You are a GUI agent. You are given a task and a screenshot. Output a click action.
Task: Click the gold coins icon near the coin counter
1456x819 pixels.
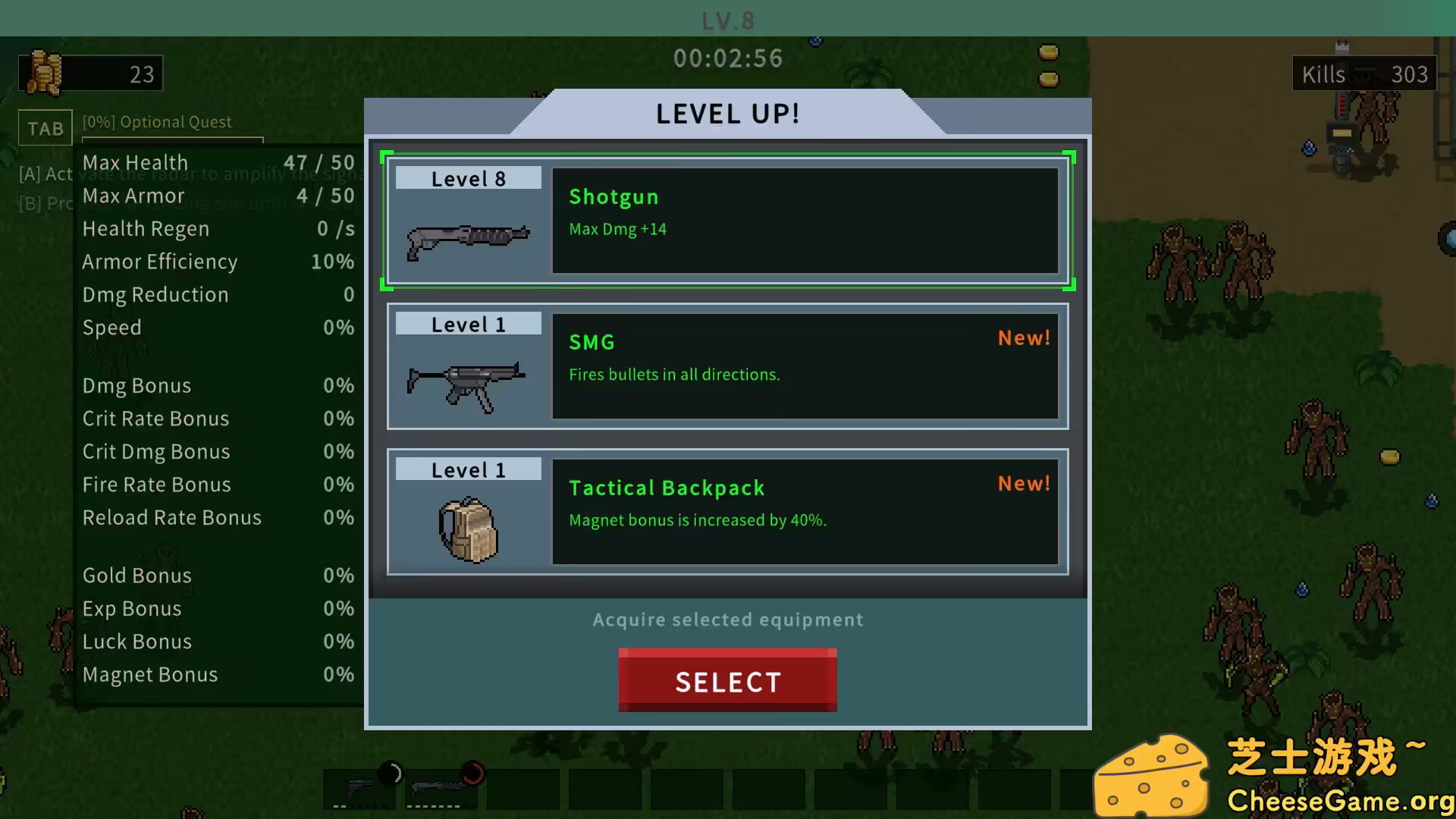click(44, 71)
